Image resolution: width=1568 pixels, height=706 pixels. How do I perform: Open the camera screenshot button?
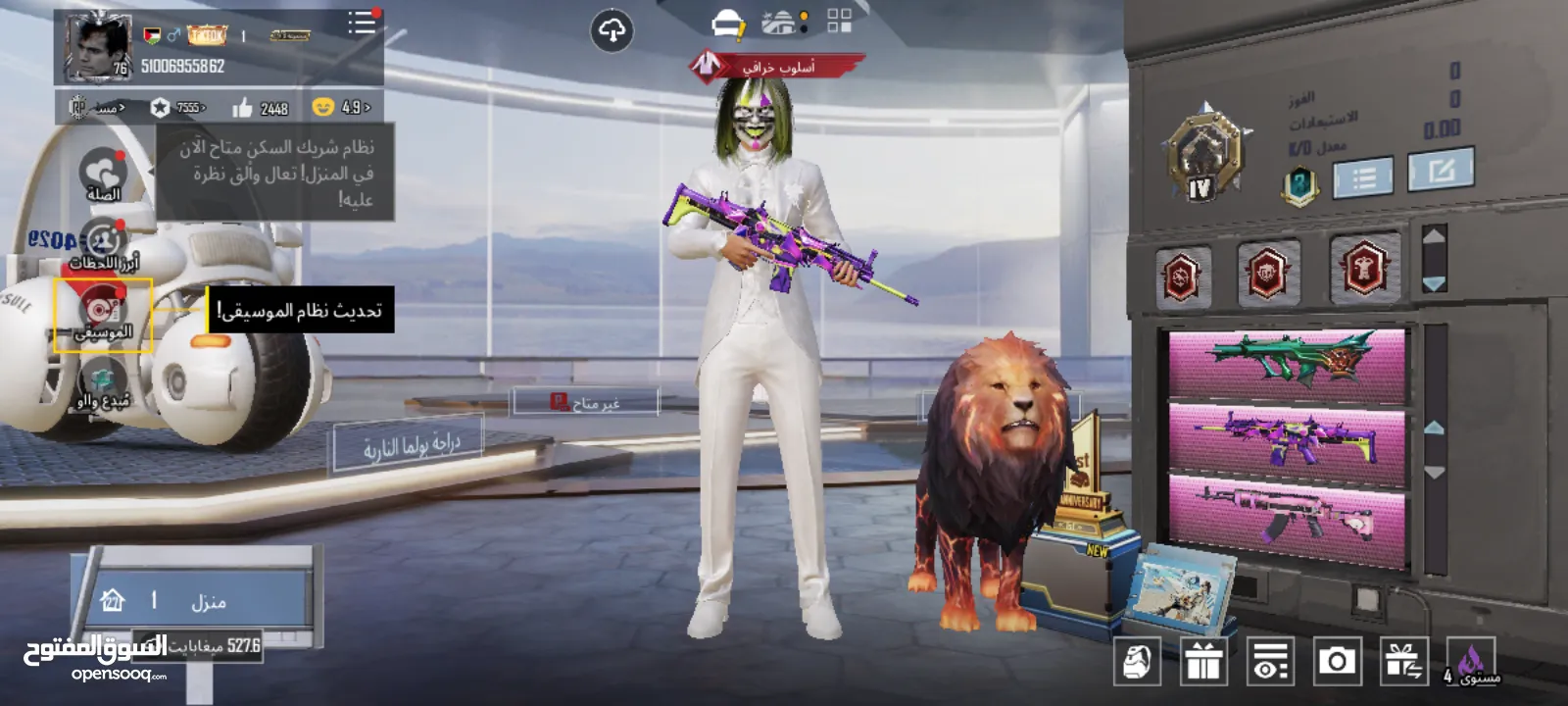[1337, 662]
